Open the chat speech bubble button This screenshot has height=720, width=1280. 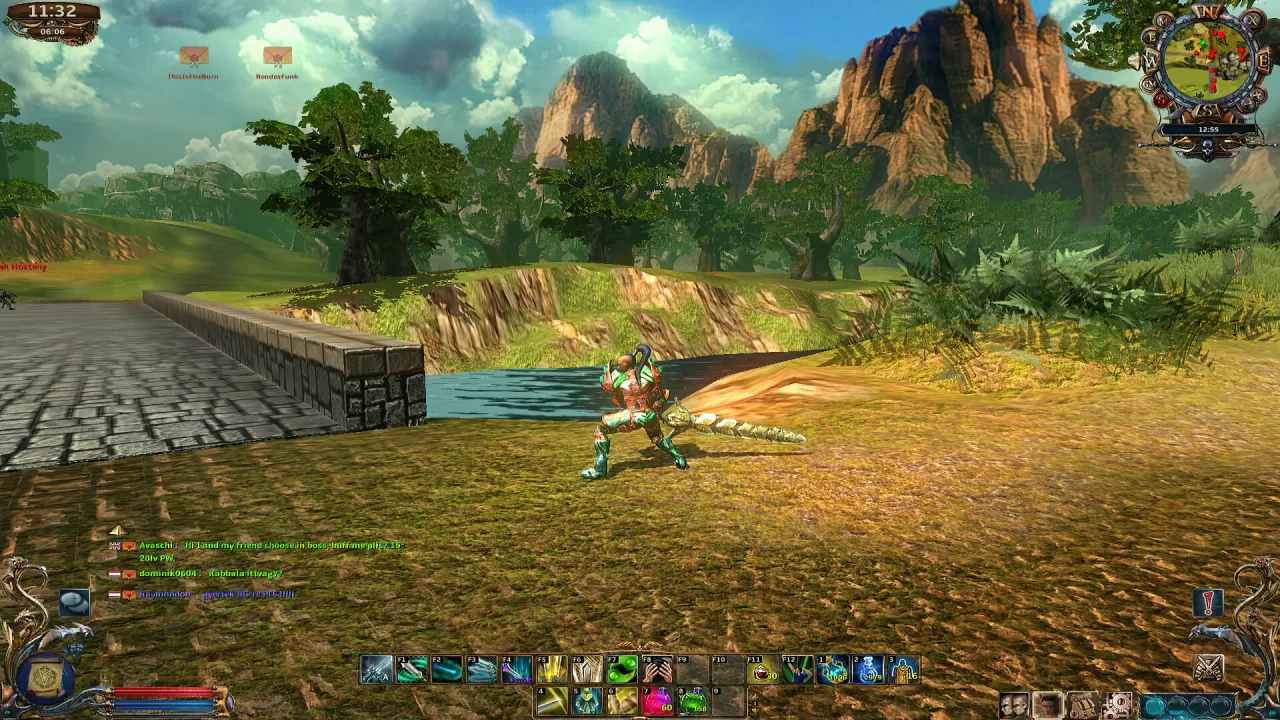coord(74,601)
